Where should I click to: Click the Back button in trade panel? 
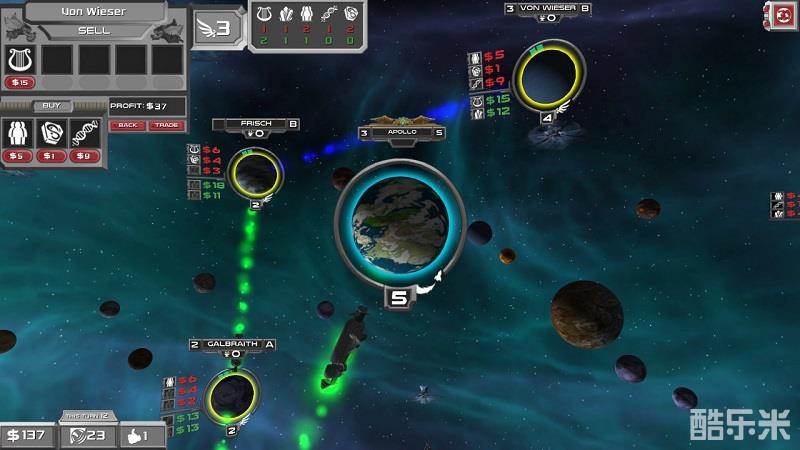(x=127, y=125)
